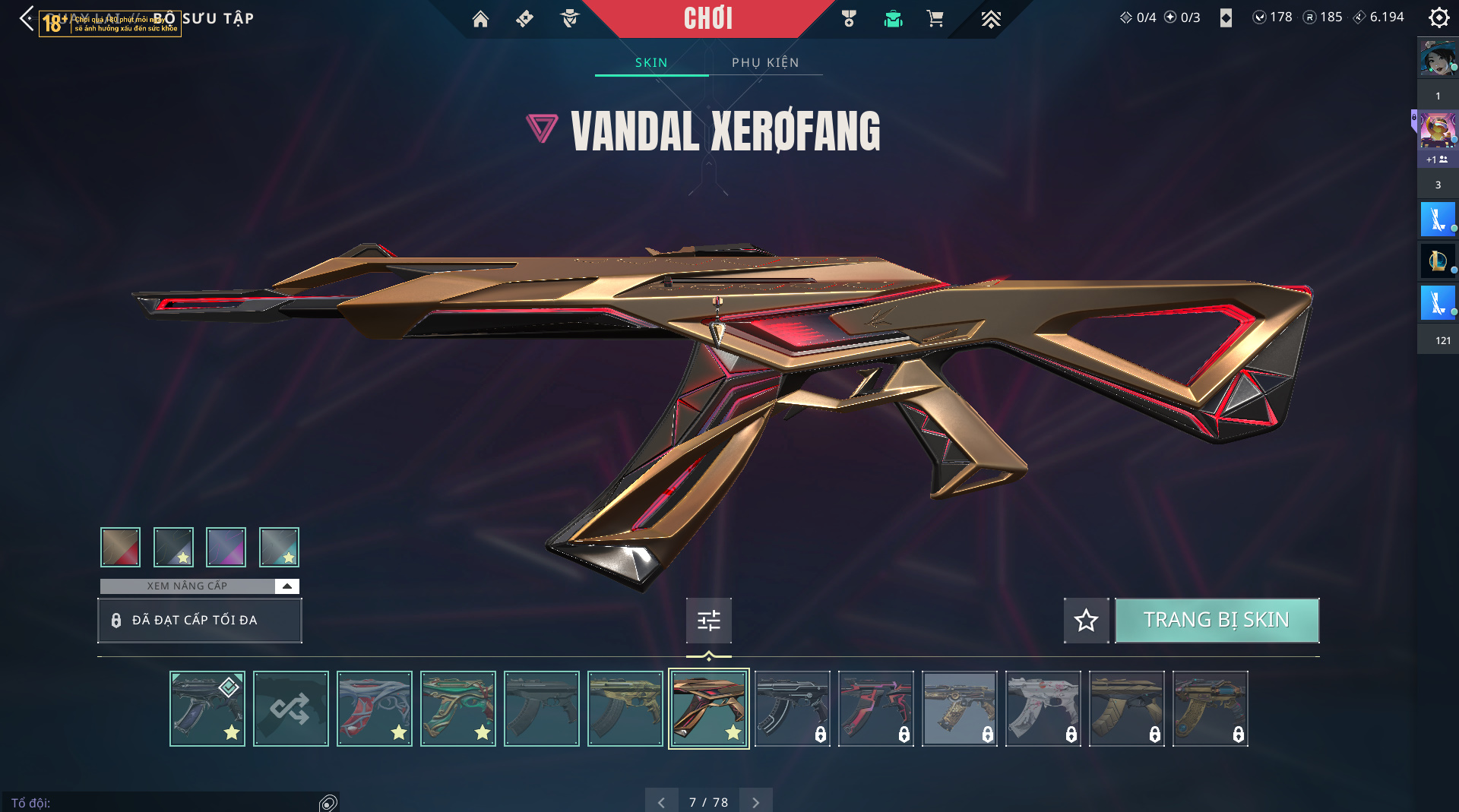Viewport: 1459px width, 812px height.
Task: Equip the skin with TRANG BỊ SKIN button
Action: 1217,621
